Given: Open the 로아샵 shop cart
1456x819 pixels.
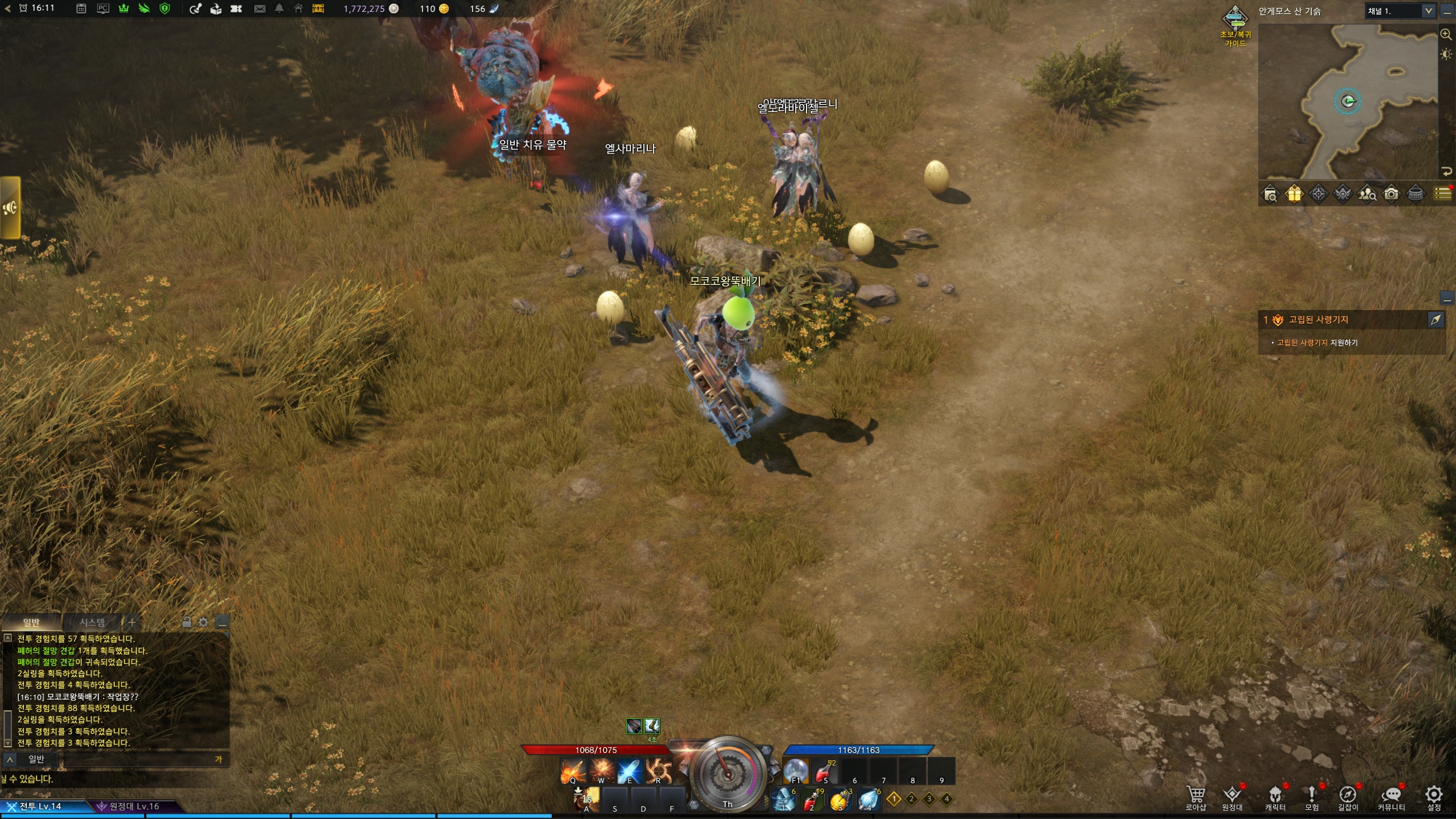Looking at the screenshot, I should (1196, 796).
